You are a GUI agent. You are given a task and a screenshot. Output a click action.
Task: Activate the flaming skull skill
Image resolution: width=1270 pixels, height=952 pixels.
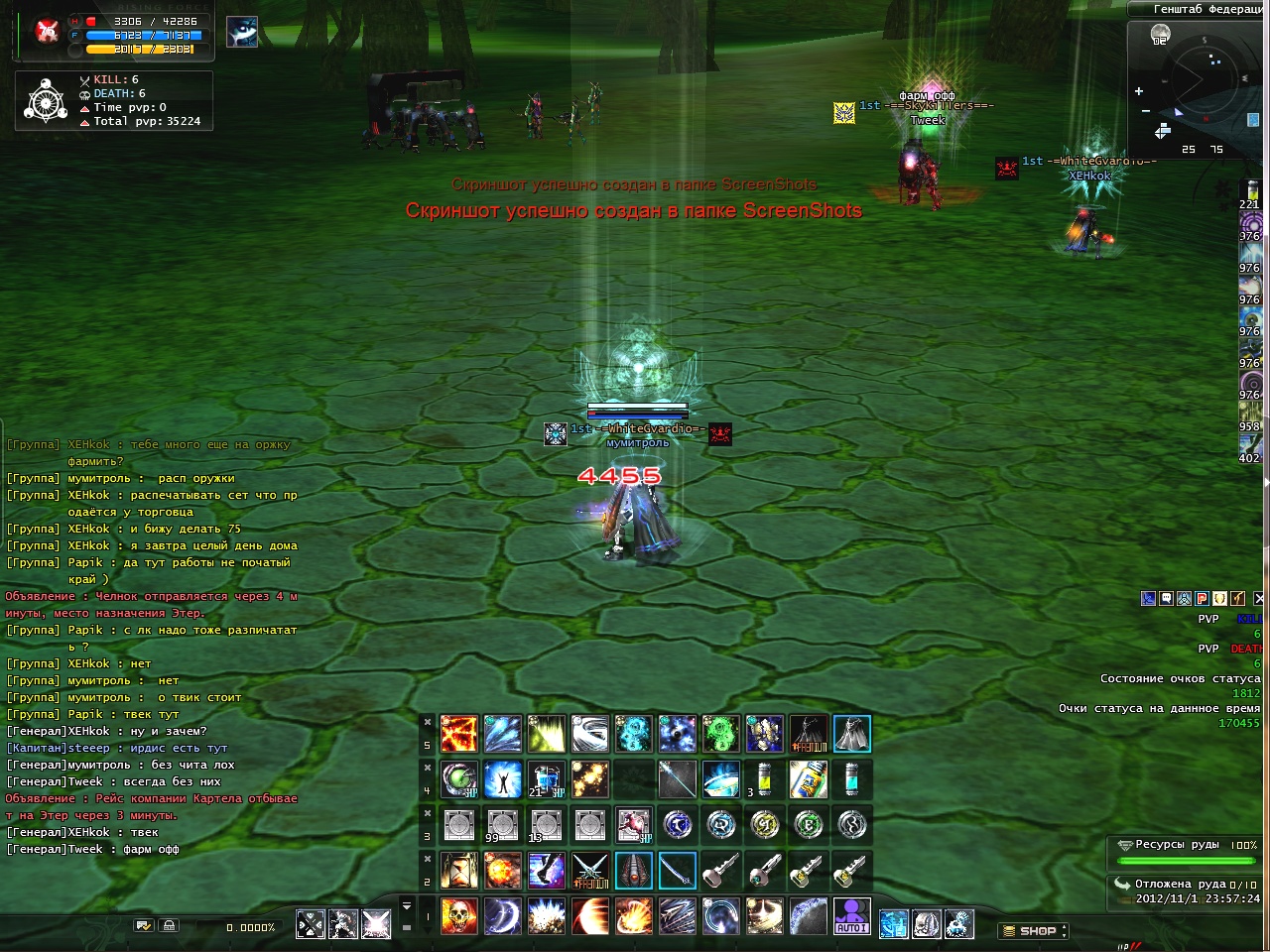click(x=459, y=916)
